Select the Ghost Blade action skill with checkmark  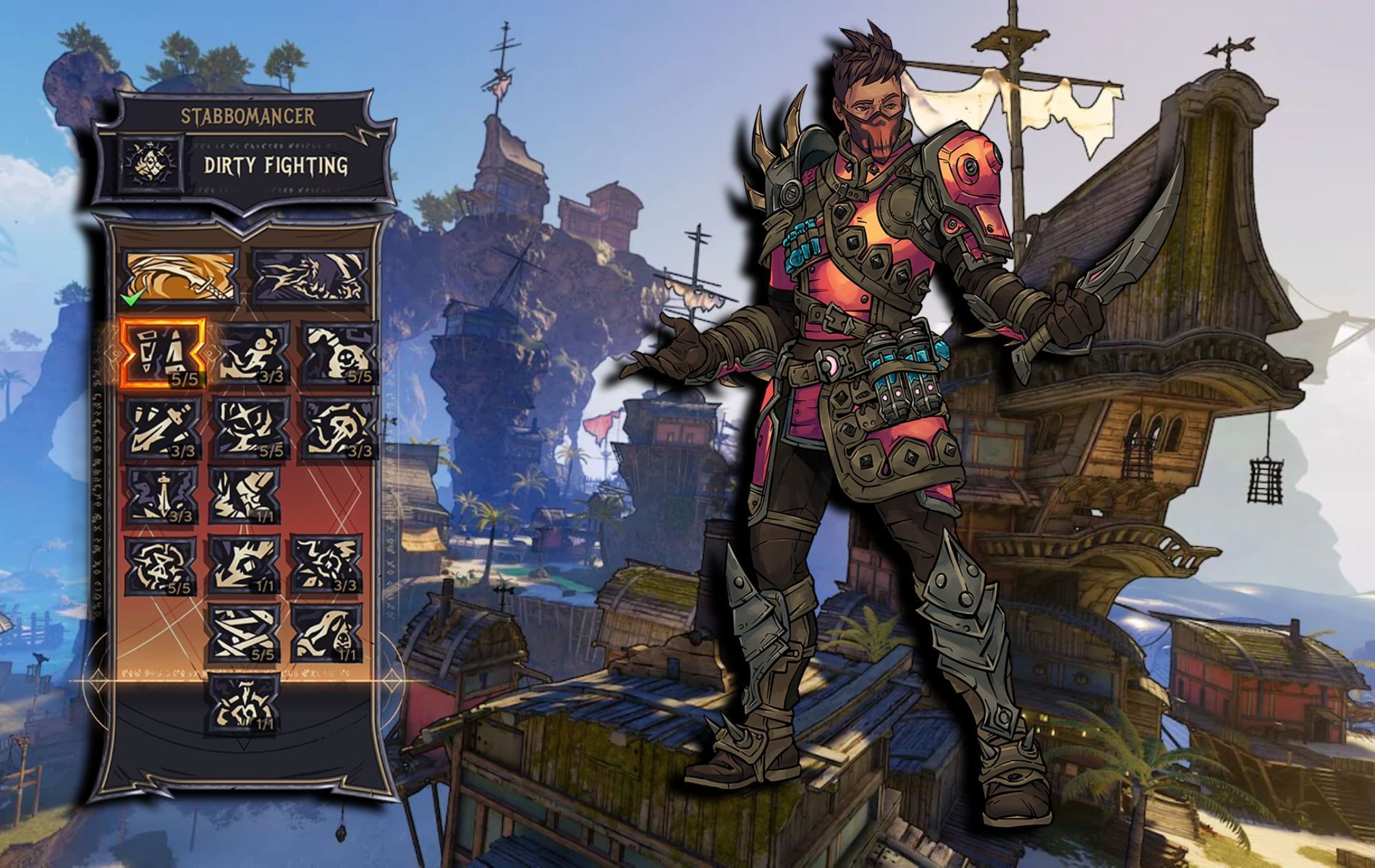point(181,276)
